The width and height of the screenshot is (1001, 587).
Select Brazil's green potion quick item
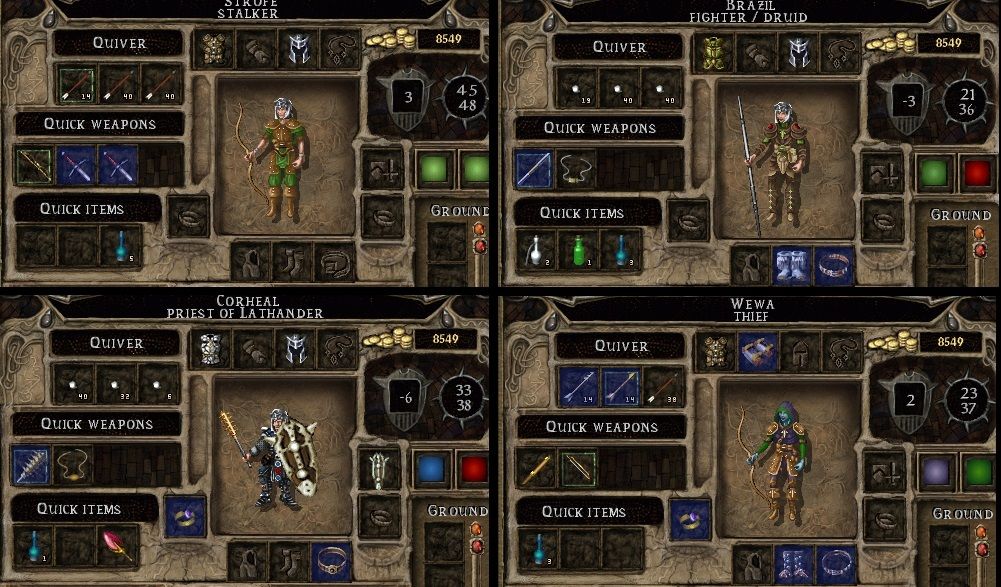point(577,250)
